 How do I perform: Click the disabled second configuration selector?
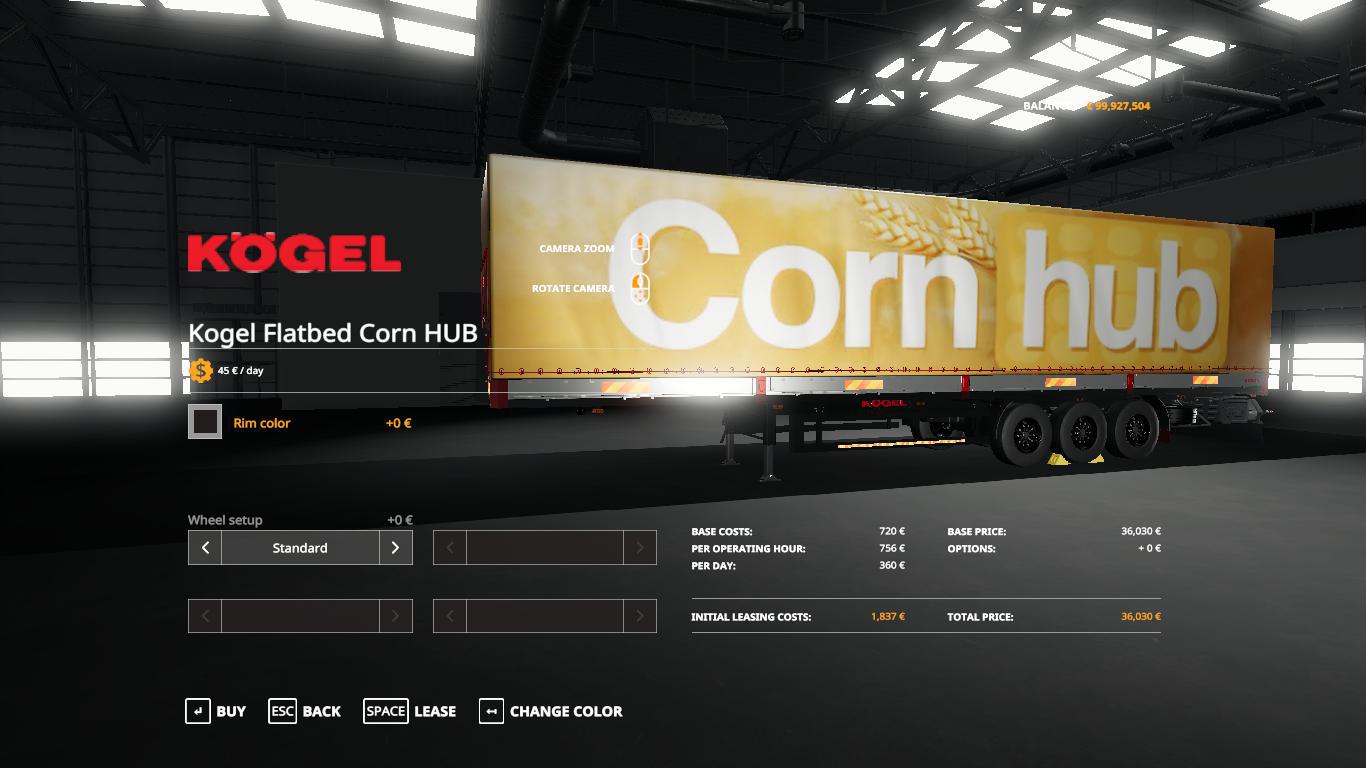click(x=545, y=547)
